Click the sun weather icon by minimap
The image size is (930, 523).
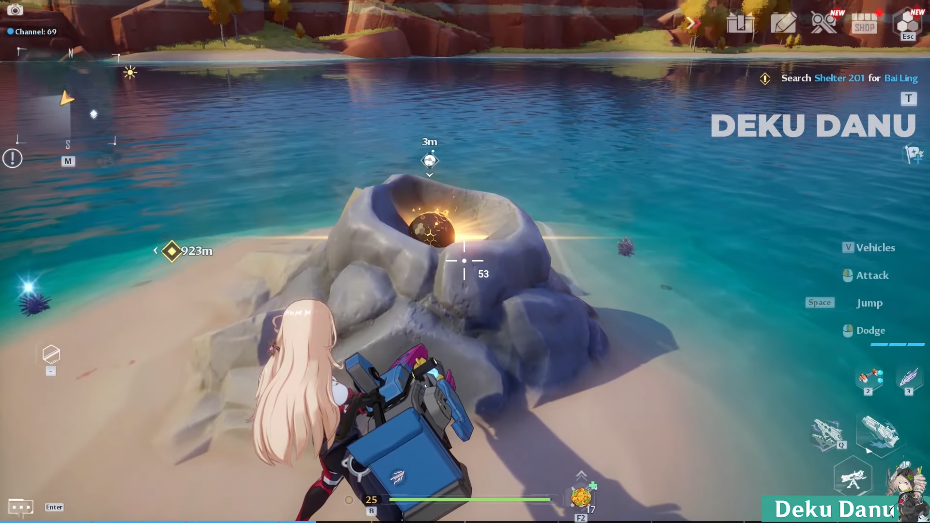point(129,72)
